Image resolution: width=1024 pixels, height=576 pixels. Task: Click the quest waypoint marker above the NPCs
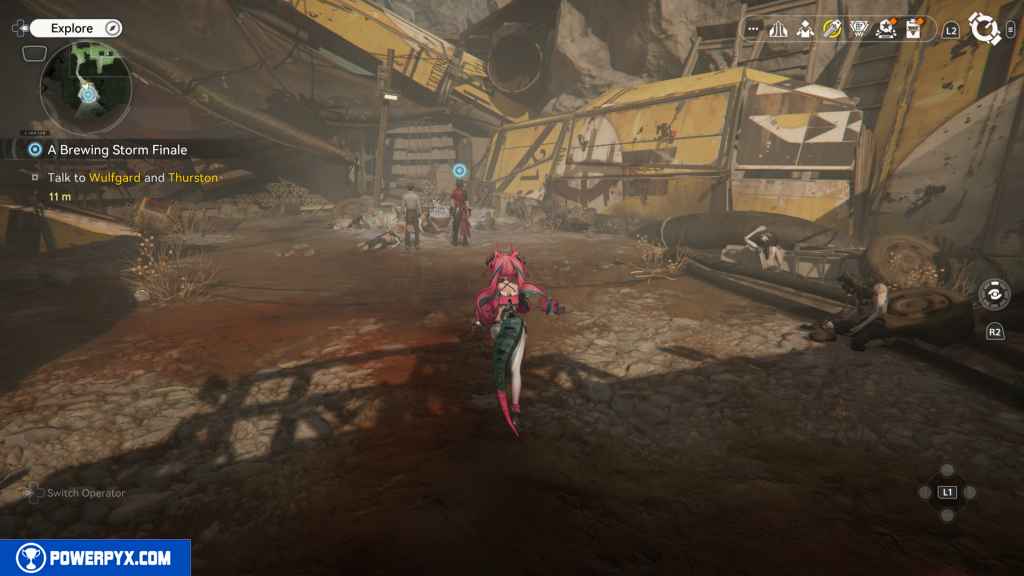point(460,171)
